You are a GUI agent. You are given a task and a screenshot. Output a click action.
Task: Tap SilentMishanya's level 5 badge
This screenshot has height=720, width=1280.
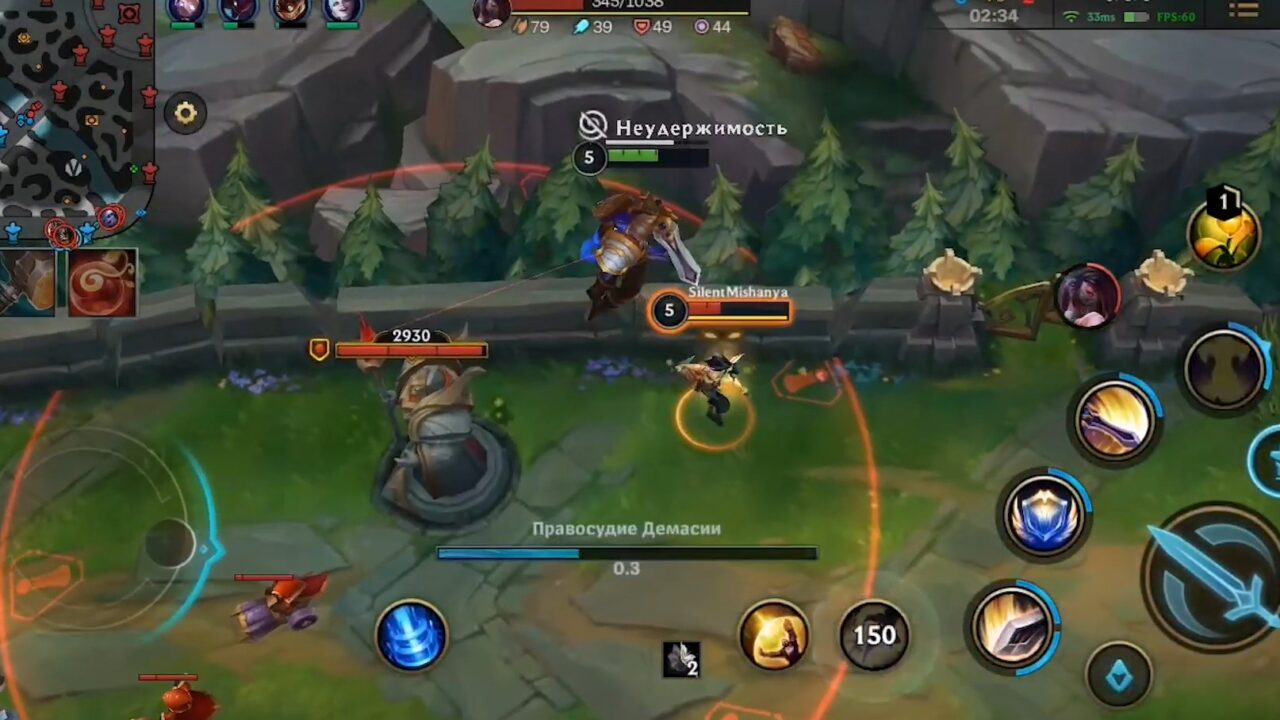coord(668,311)
